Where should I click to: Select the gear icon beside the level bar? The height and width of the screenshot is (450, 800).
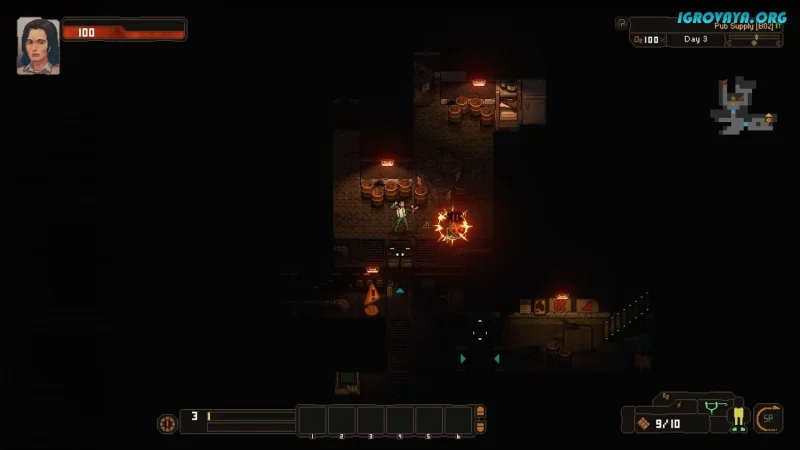coord(166,423)
